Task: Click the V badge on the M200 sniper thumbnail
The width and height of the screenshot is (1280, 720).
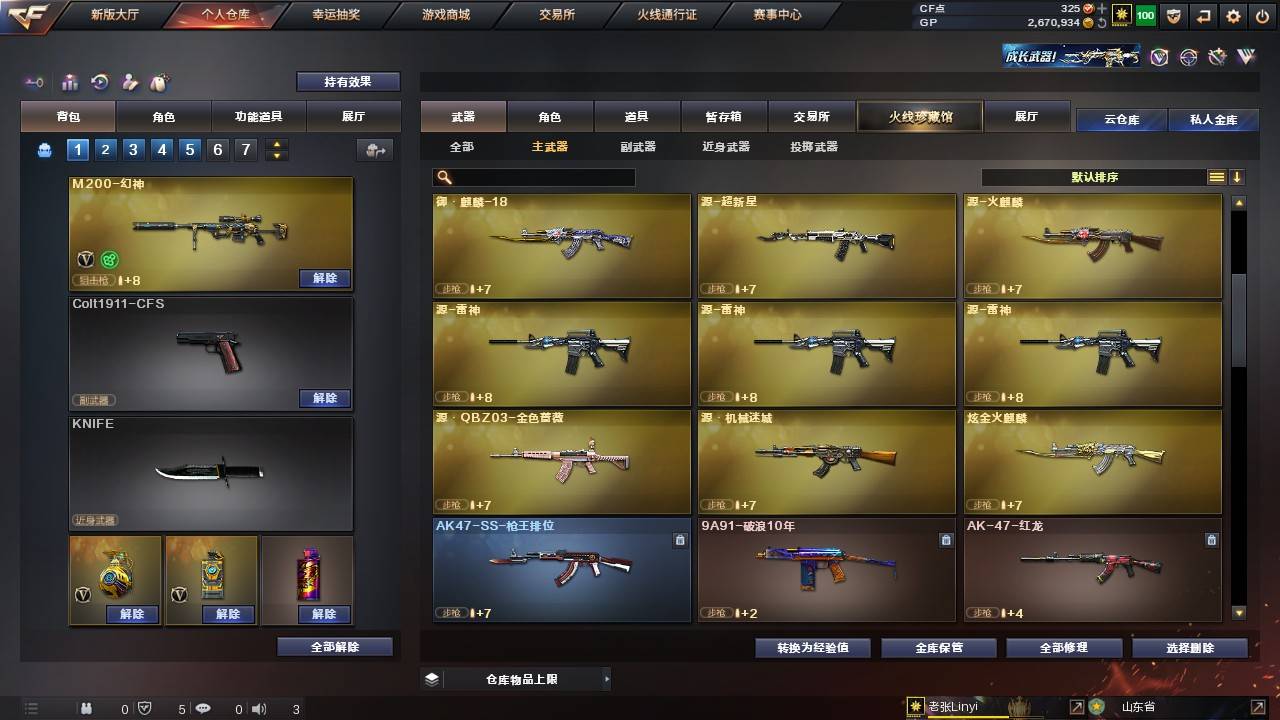Action: (x=85, y=259)
